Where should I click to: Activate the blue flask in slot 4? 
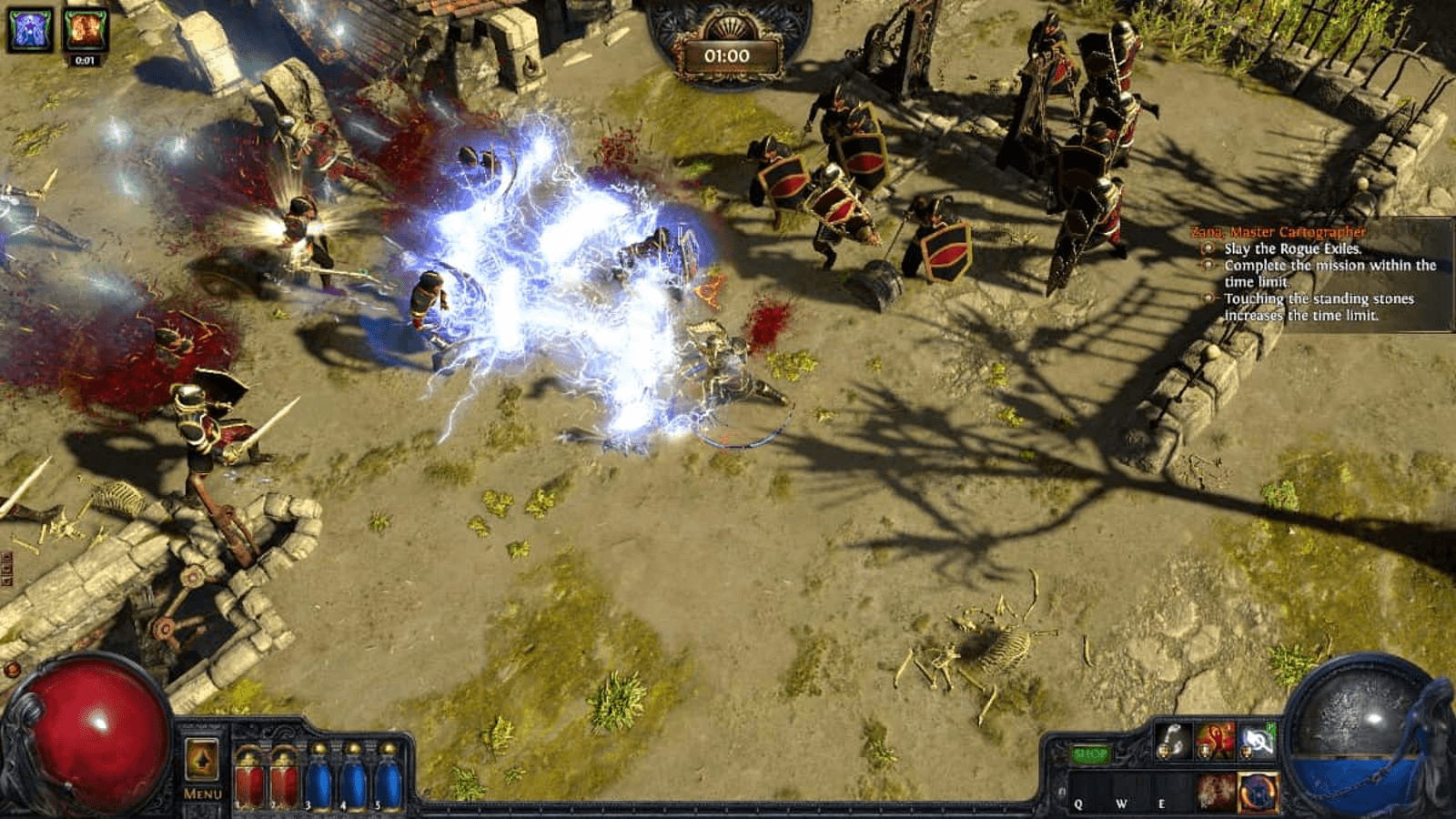353,781
